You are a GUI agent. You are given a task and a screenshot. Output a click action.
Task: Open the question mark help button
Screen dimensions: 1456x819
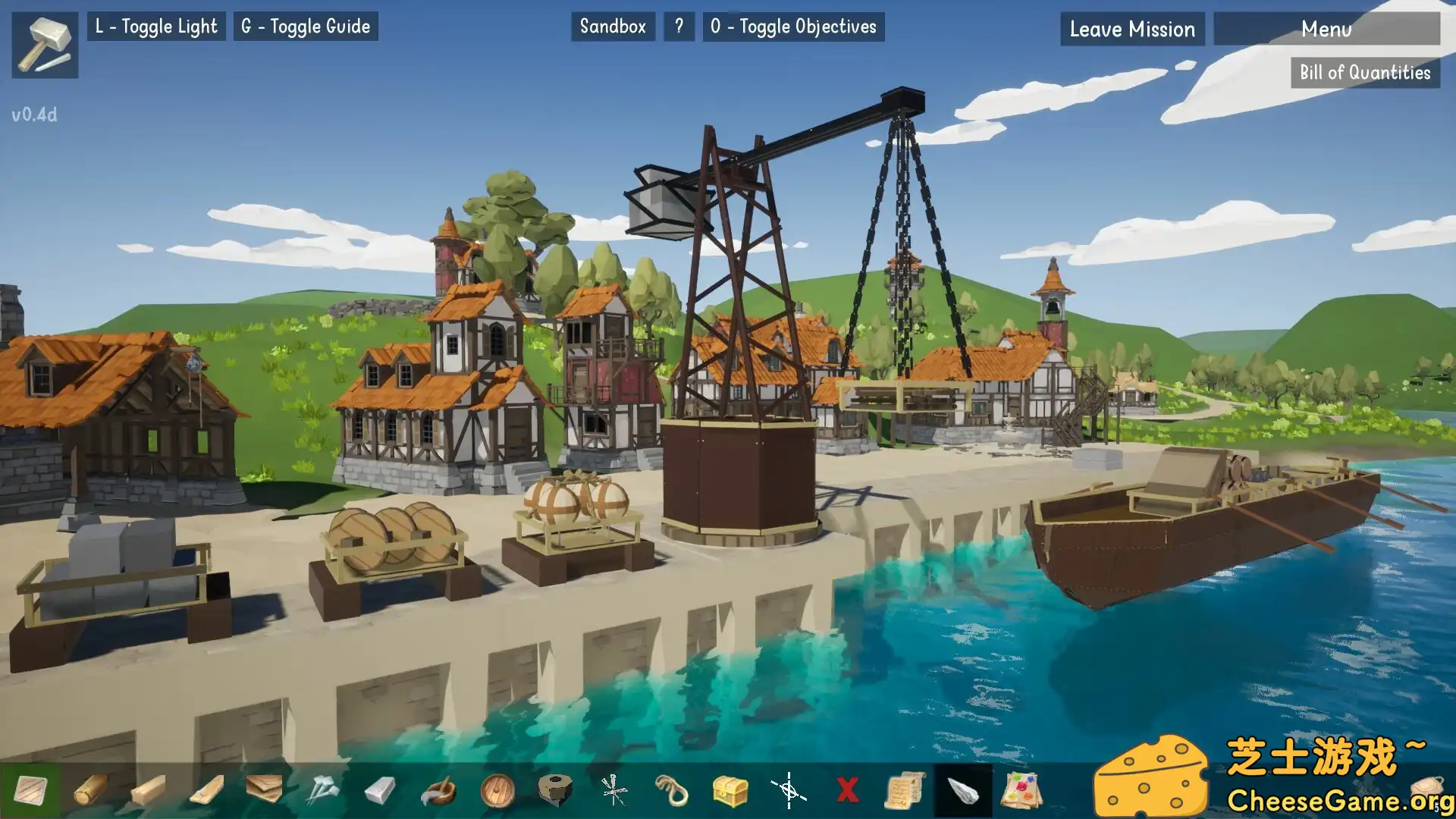coord(679,27)
